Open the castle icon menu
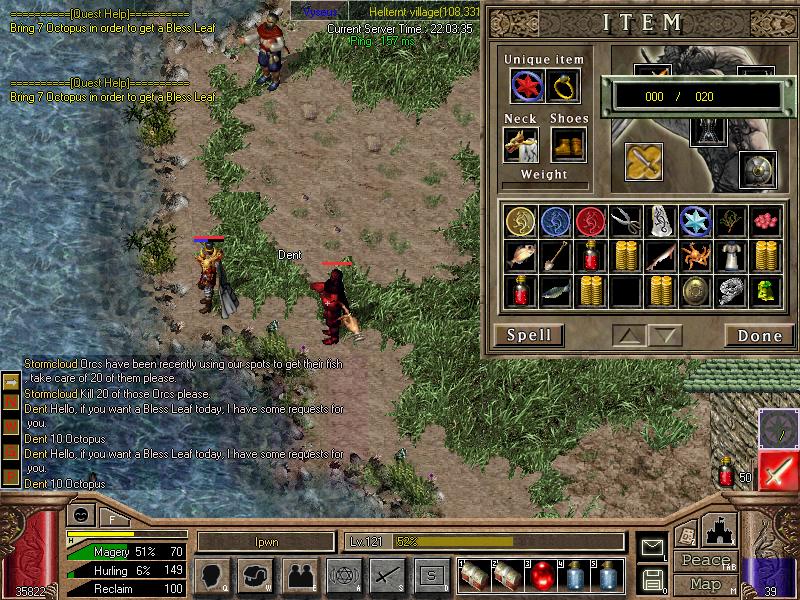The height and width of the screenshot is (600, 800). tap(721, 528)
